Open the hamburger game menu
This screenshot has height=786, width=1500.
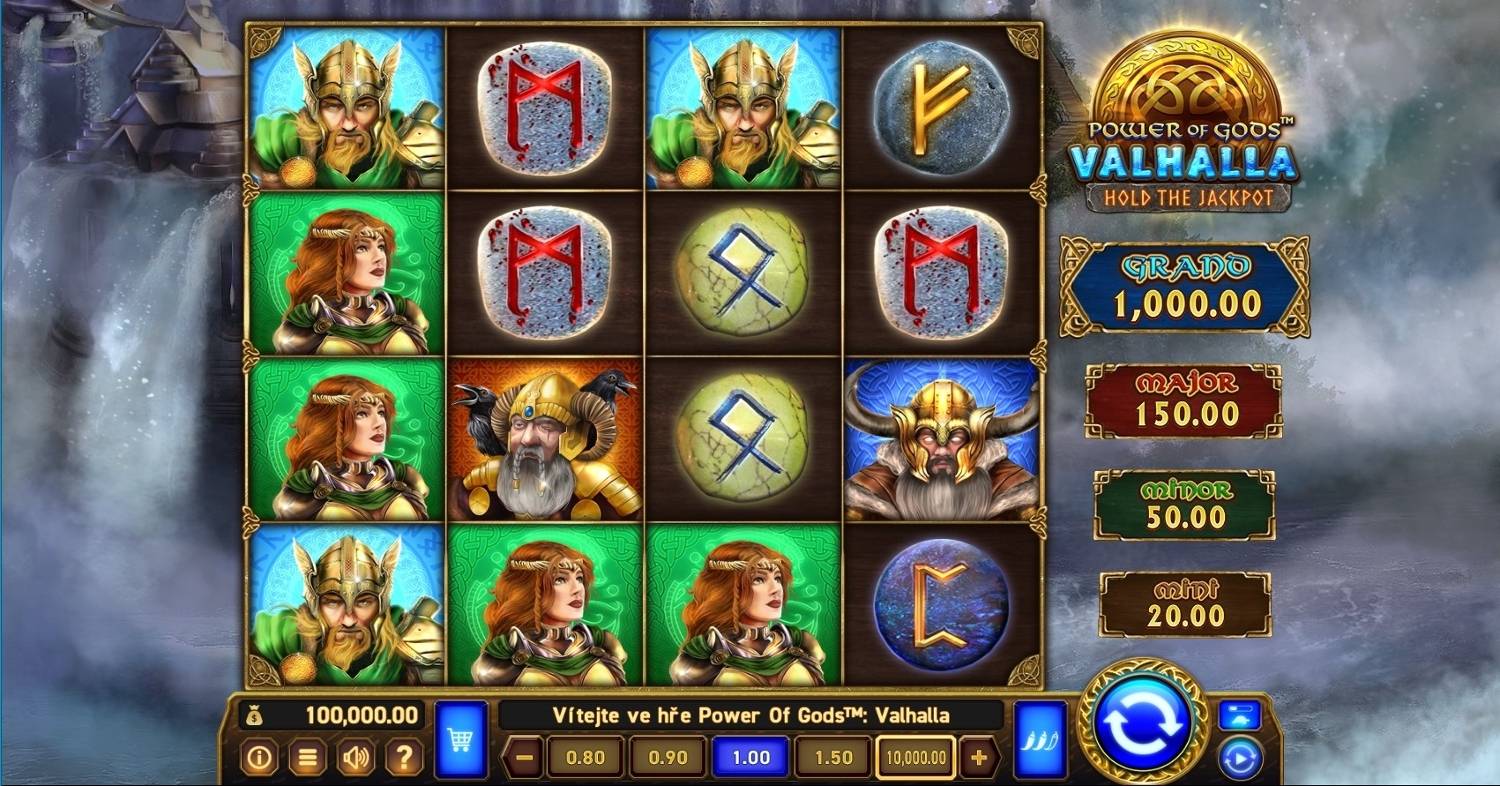click(x=310, y=757)
